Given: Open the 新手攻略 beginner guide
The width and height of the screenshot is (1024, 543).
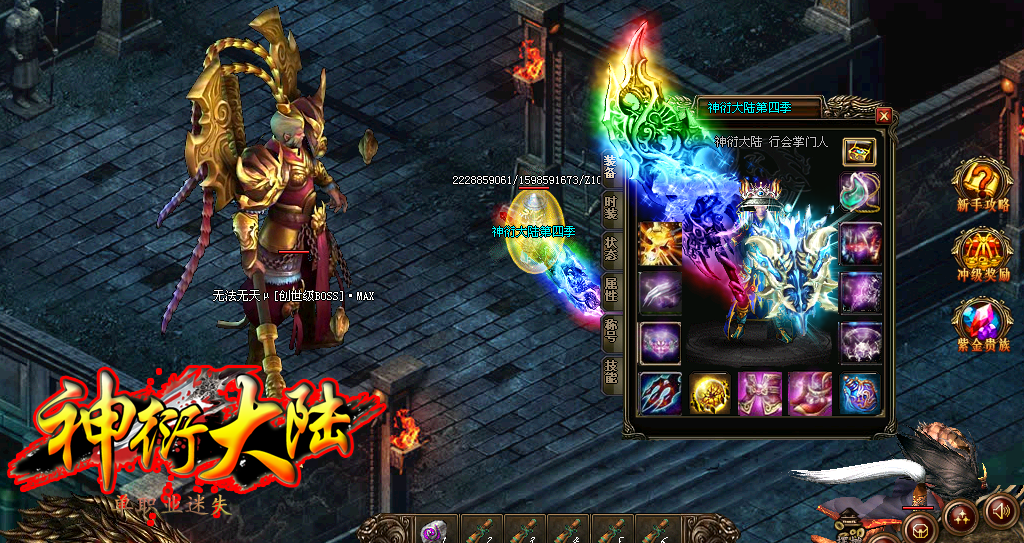Looking at the screenshot, I should tap(982, 185).
